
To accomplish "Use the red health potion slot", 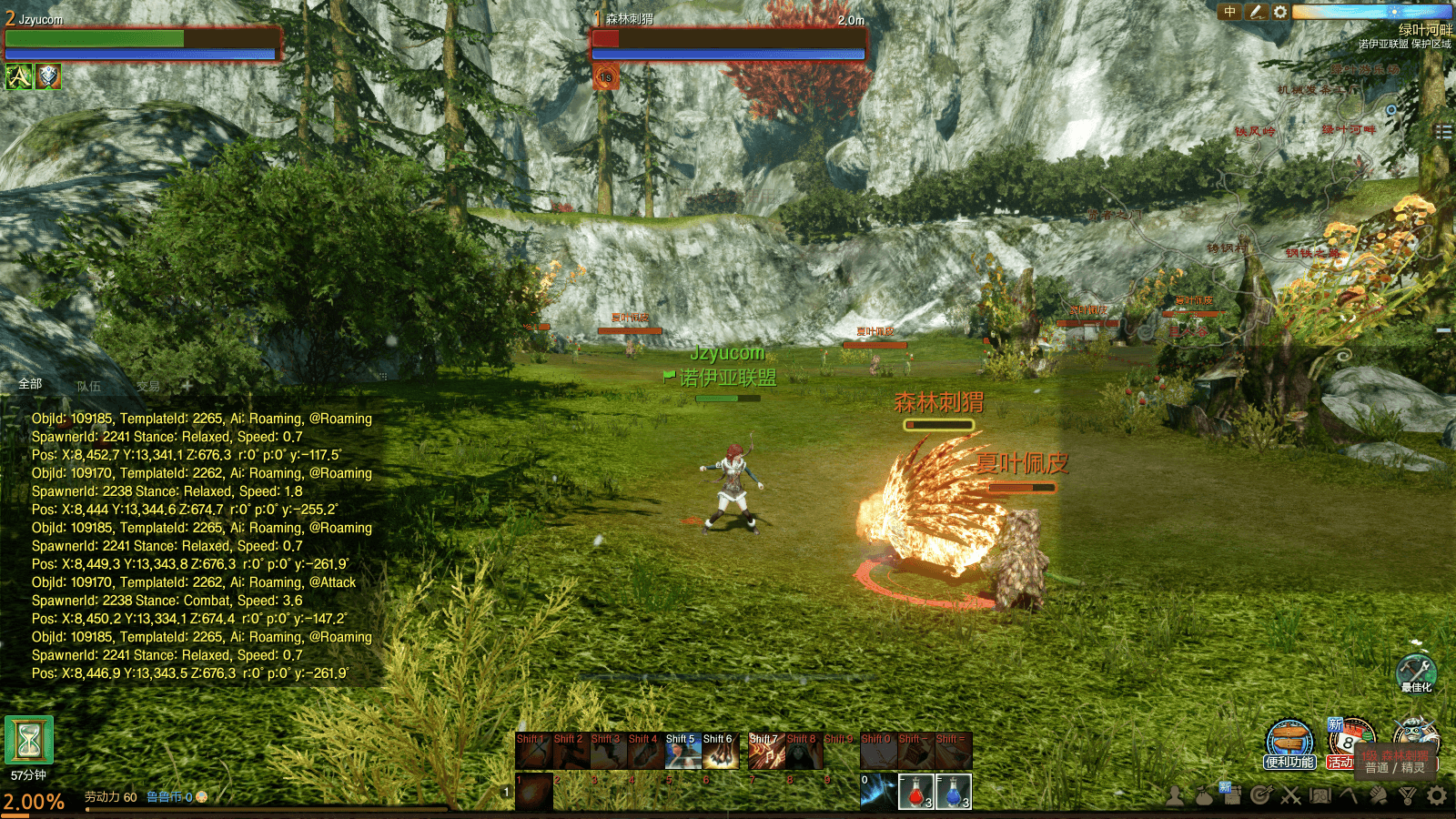I will 915,792.
